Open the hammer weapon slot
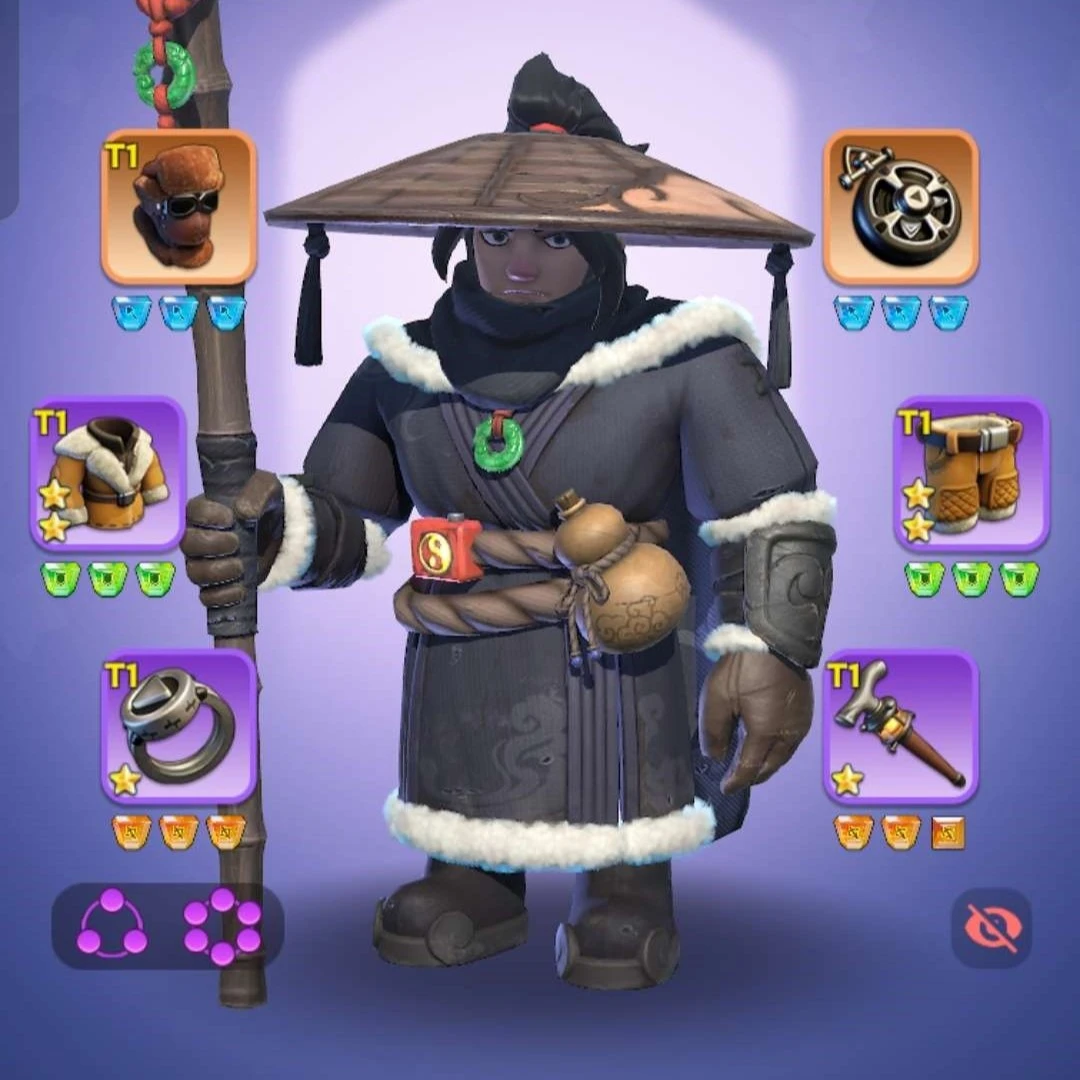The width and height of the screenshot is (1080, 1080). coord(900,726)
